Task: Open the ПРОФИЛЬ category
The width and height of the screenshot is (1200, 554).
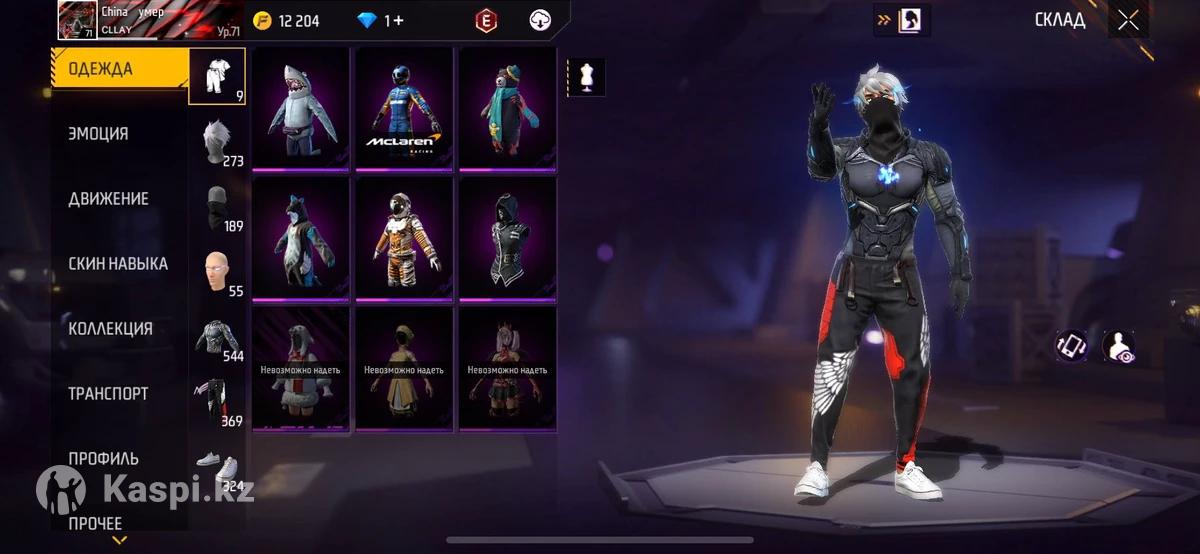Action: 103,459
